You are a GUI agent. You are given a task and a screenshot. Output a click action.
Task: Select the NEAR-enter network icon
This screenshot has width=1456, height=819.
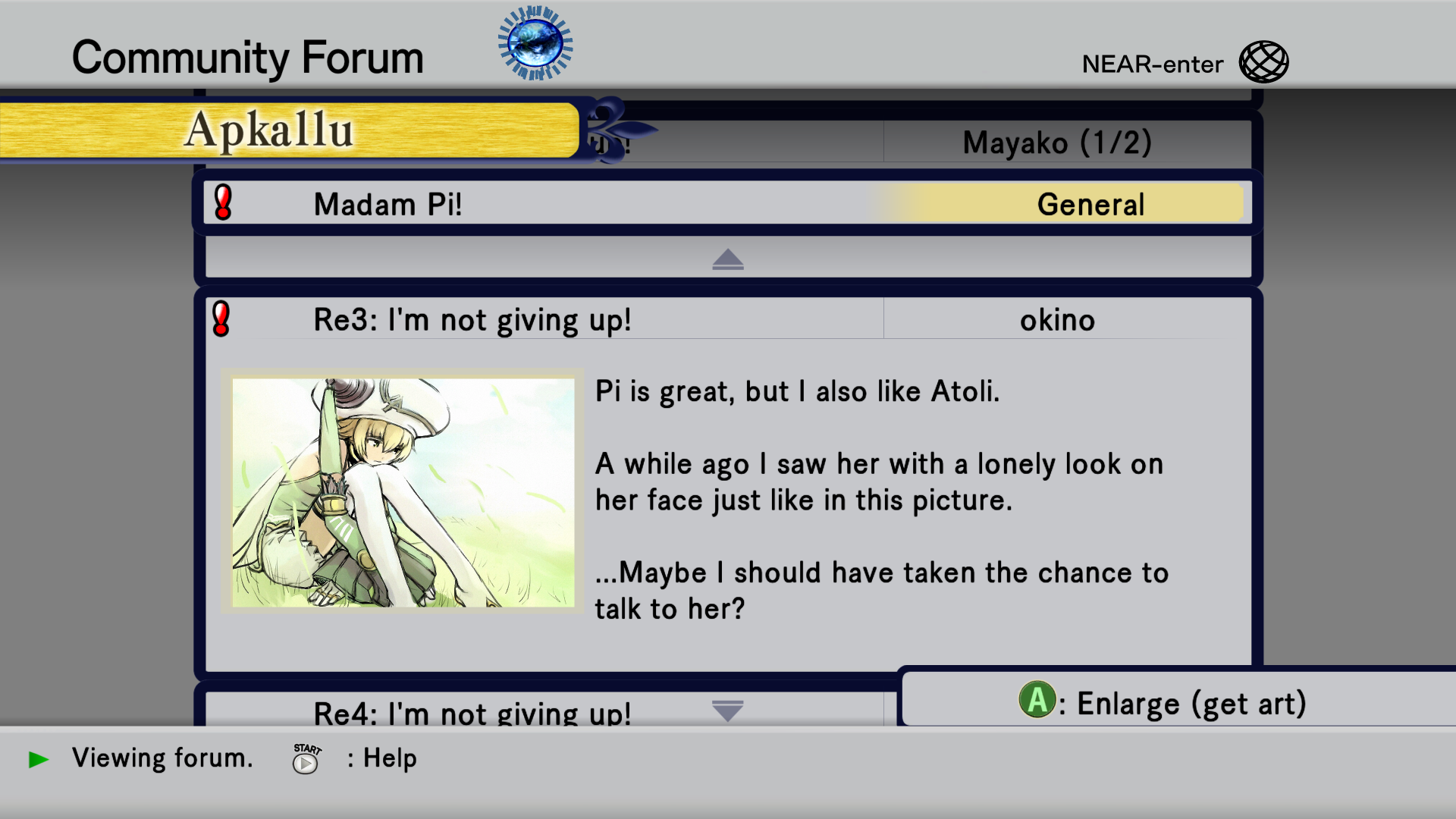[x=1263, y=62]
